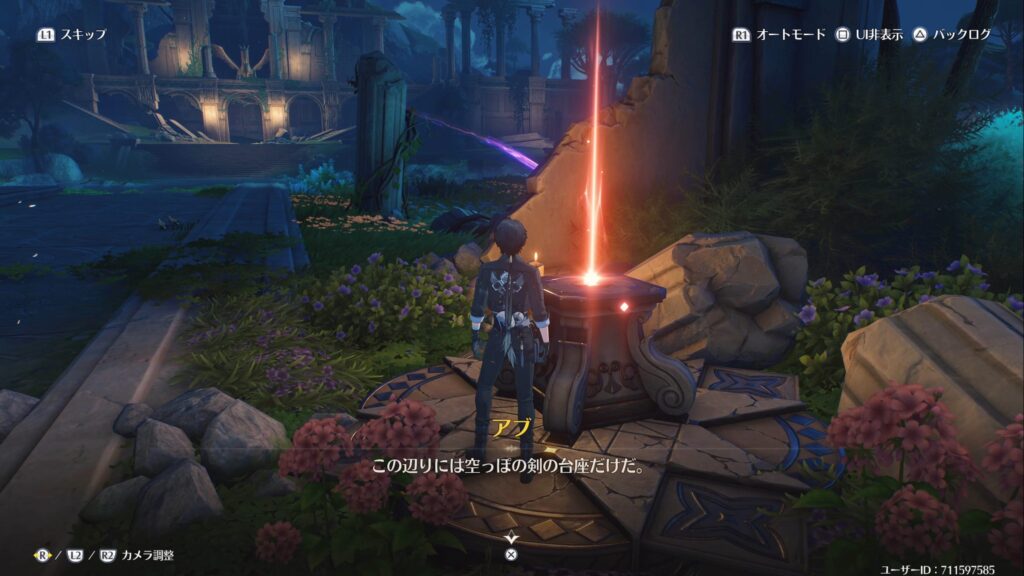Enable オートモード auto mode

click(780, 34)
